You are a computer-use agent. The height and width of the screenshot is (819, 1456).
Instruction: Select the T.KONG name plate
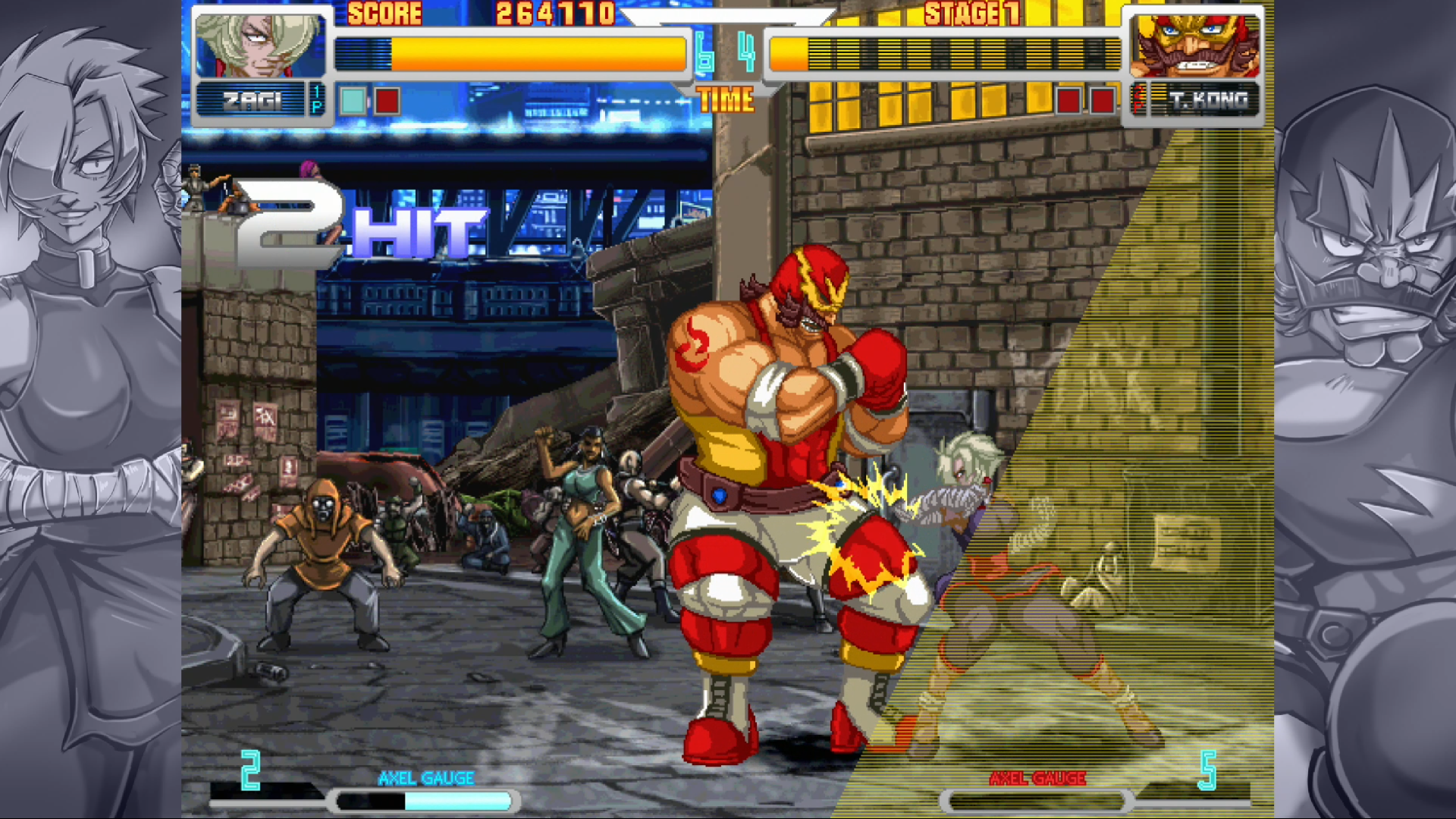click(x=1207, y=100)
